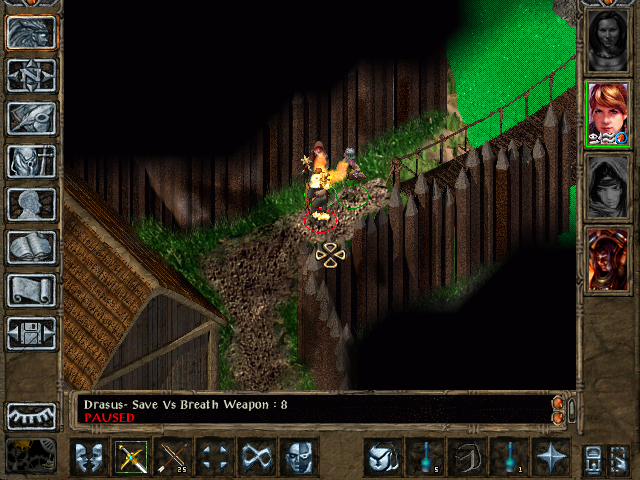Select the hooded character portrait
This screenshot has width=640, height=480.
[608, 187]
